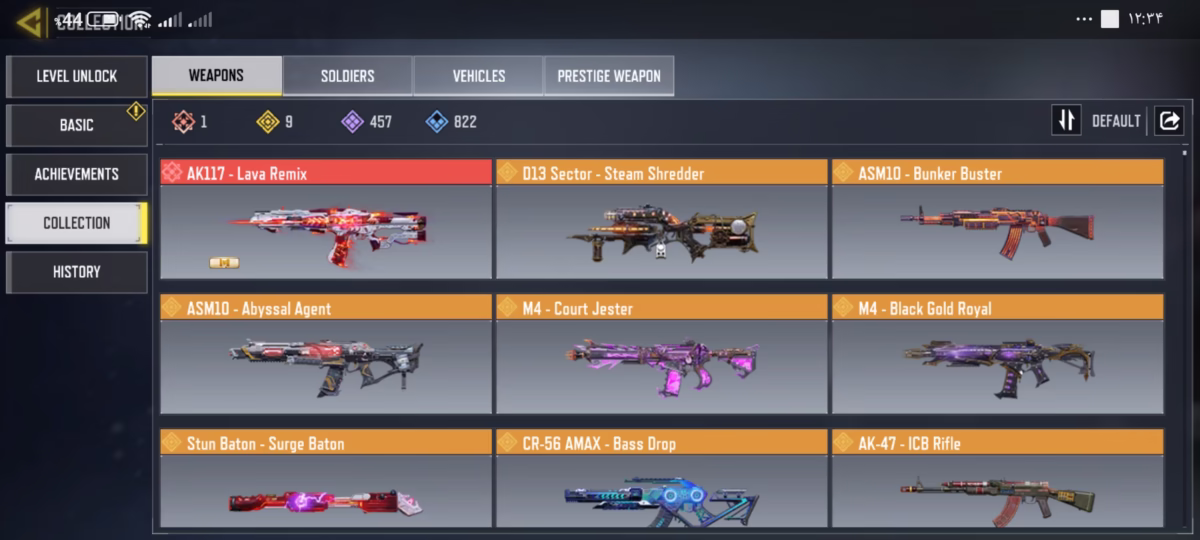This screenshot has width=1200, height=540.
Task: Switch to the Vehicles tab
Action: (478, 76)
